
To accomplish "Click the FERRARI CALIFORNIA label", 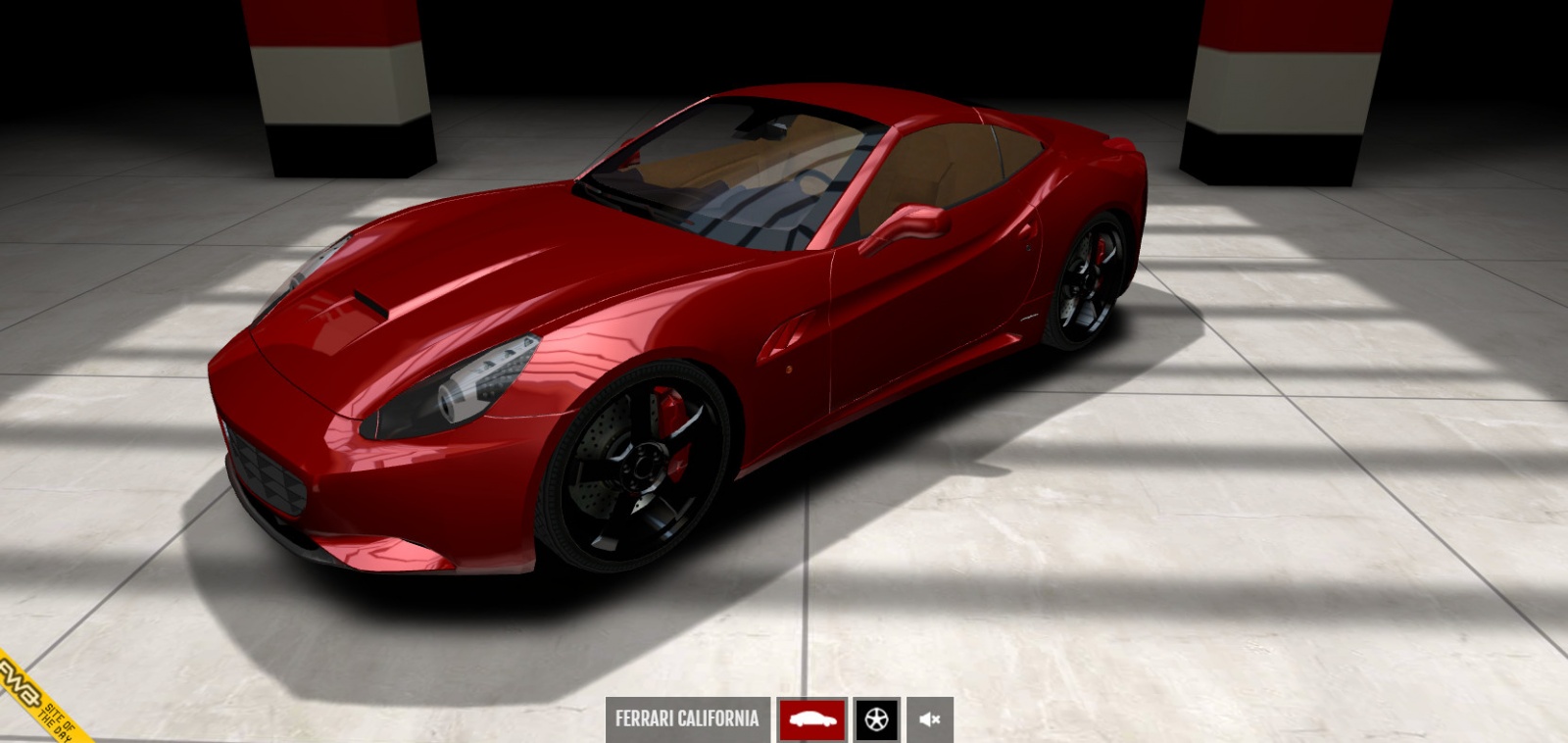I will (686, 718).
